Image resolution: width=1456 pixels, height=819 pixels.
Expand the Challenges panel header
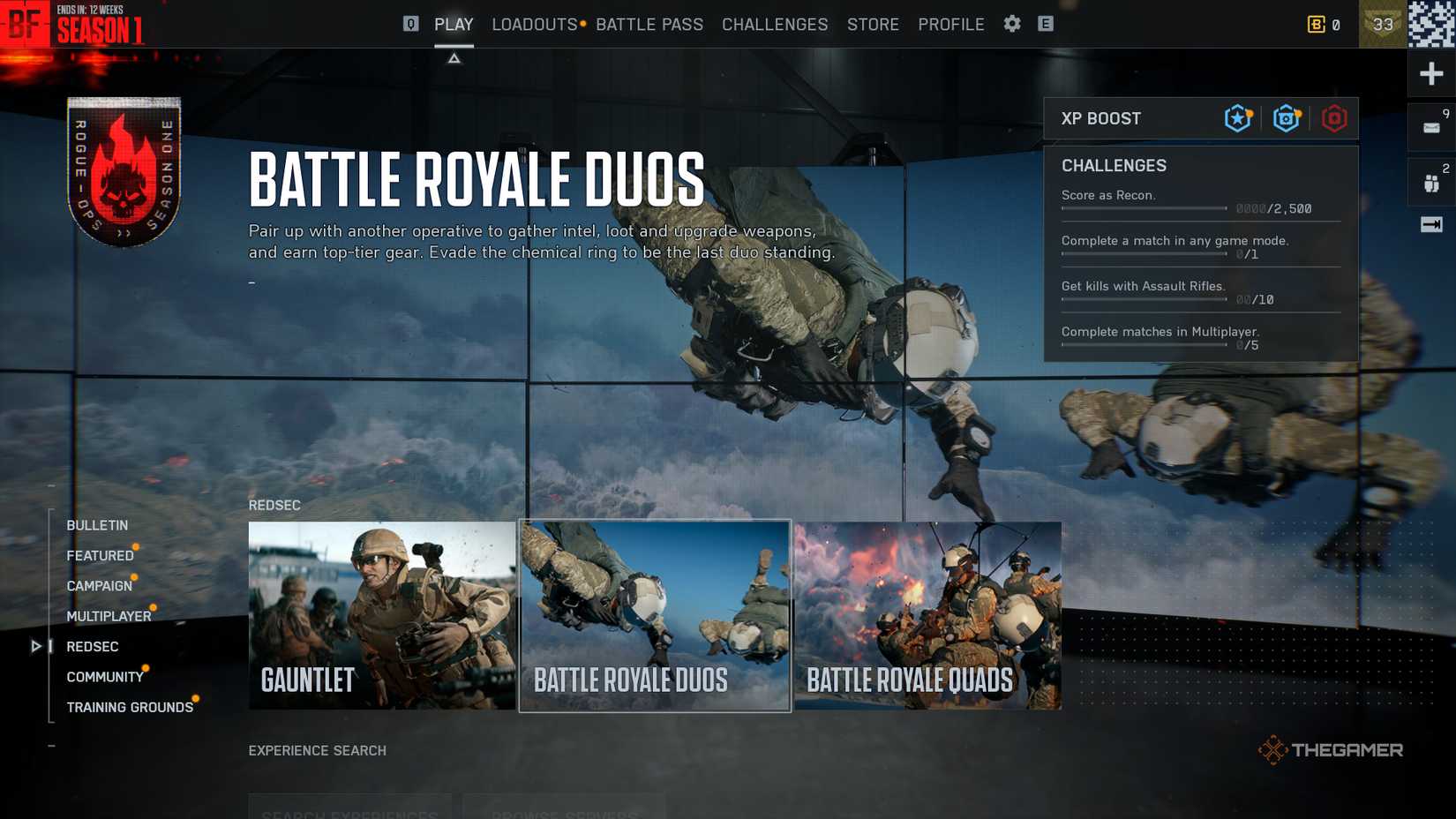point(1114,165)
